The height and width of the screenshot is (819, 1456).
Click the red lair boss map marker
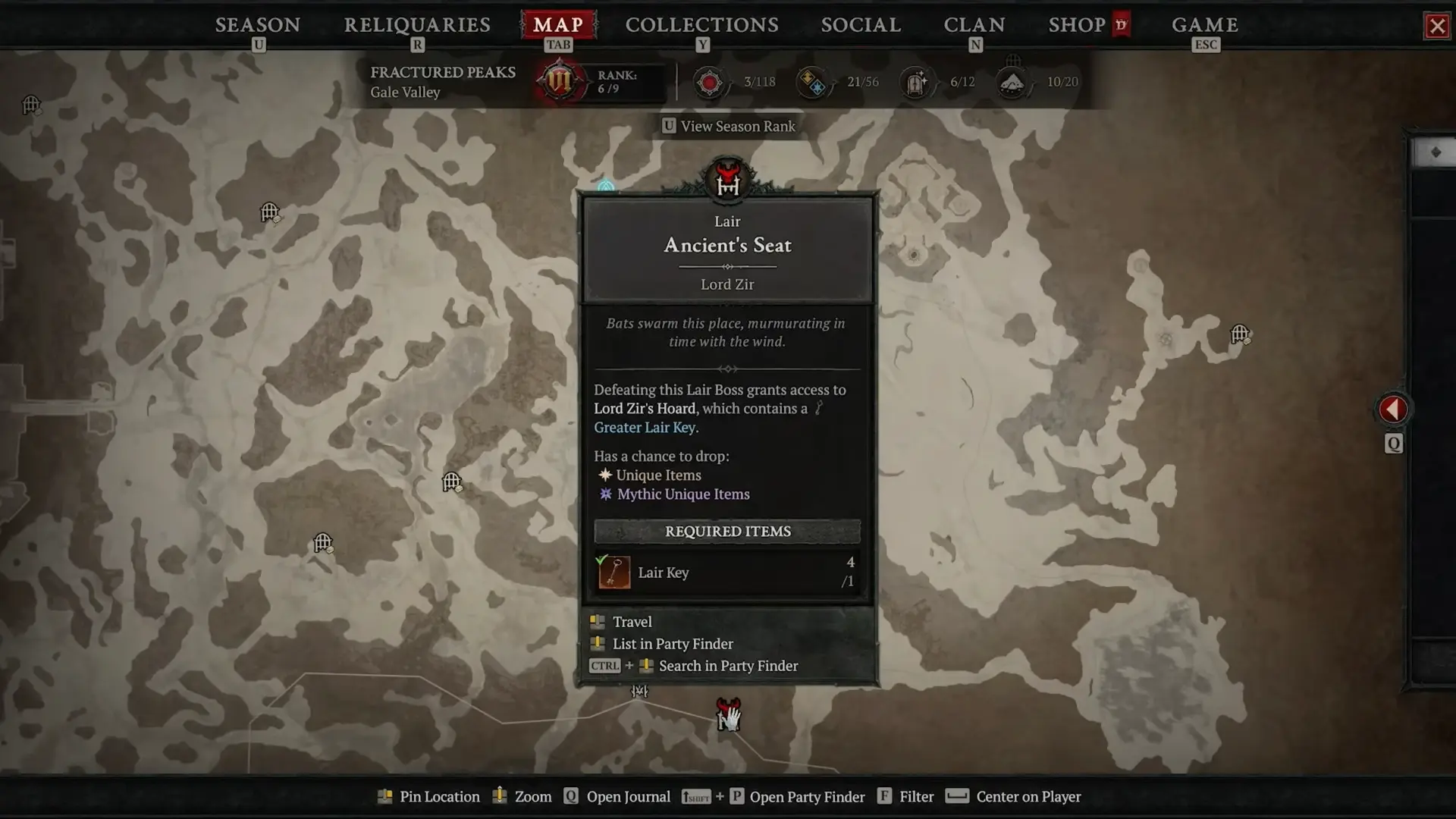(x=728, y=713)
